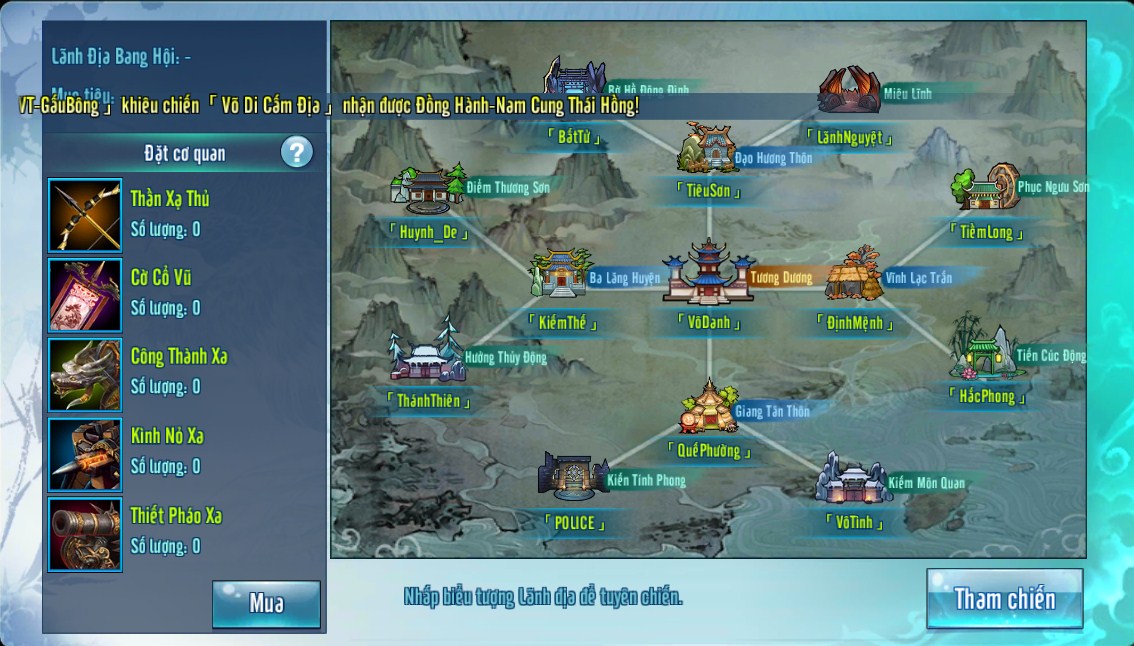Choose the Kiến Tính Phong territory

tap(573, 475)
